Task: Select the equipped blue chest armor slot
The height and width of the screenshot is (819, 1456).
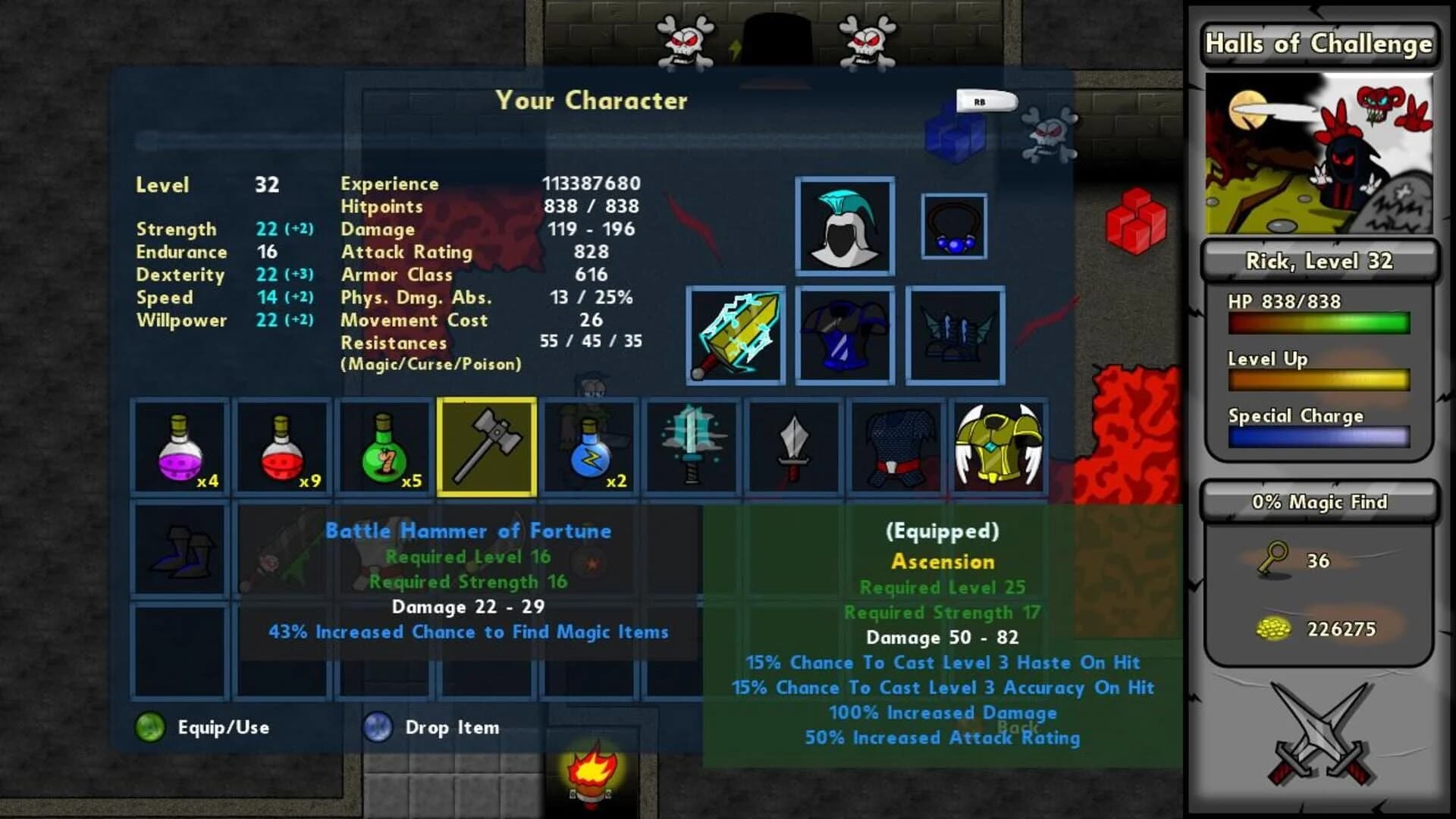Action: coord(844,336)
